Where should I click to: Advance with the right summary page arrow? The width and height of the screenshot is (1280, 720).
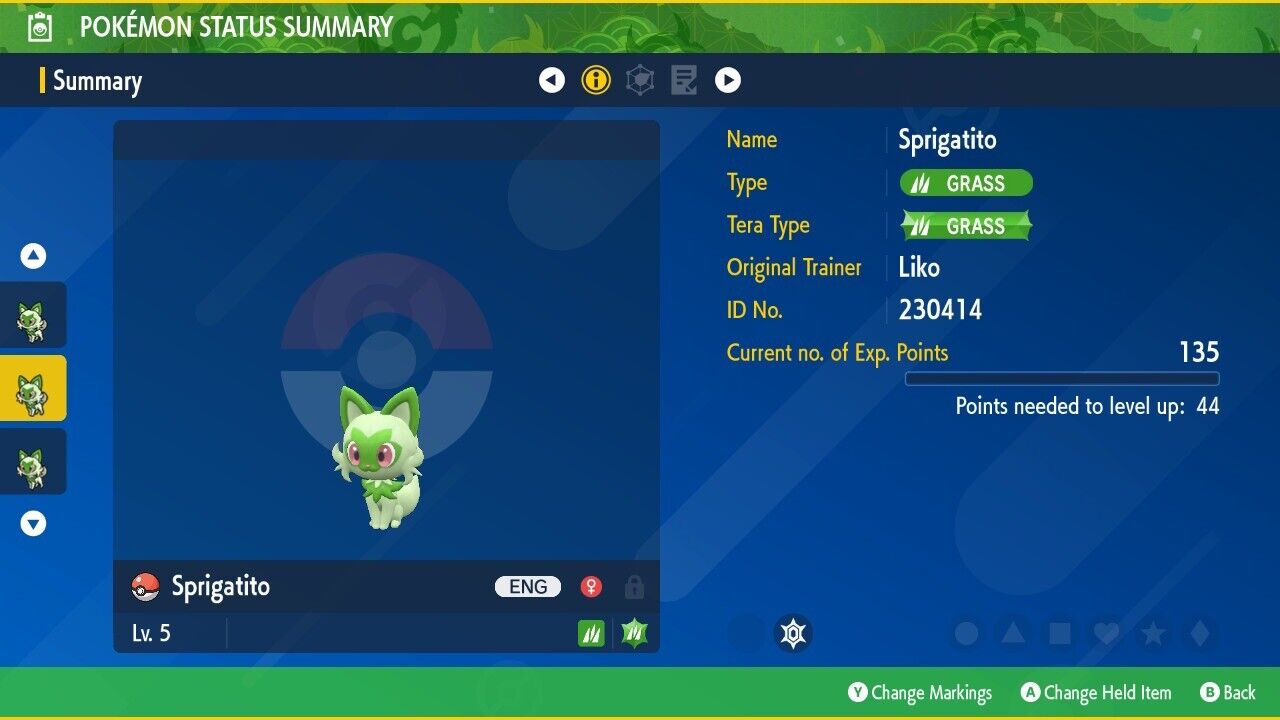(x=728, y=80)
